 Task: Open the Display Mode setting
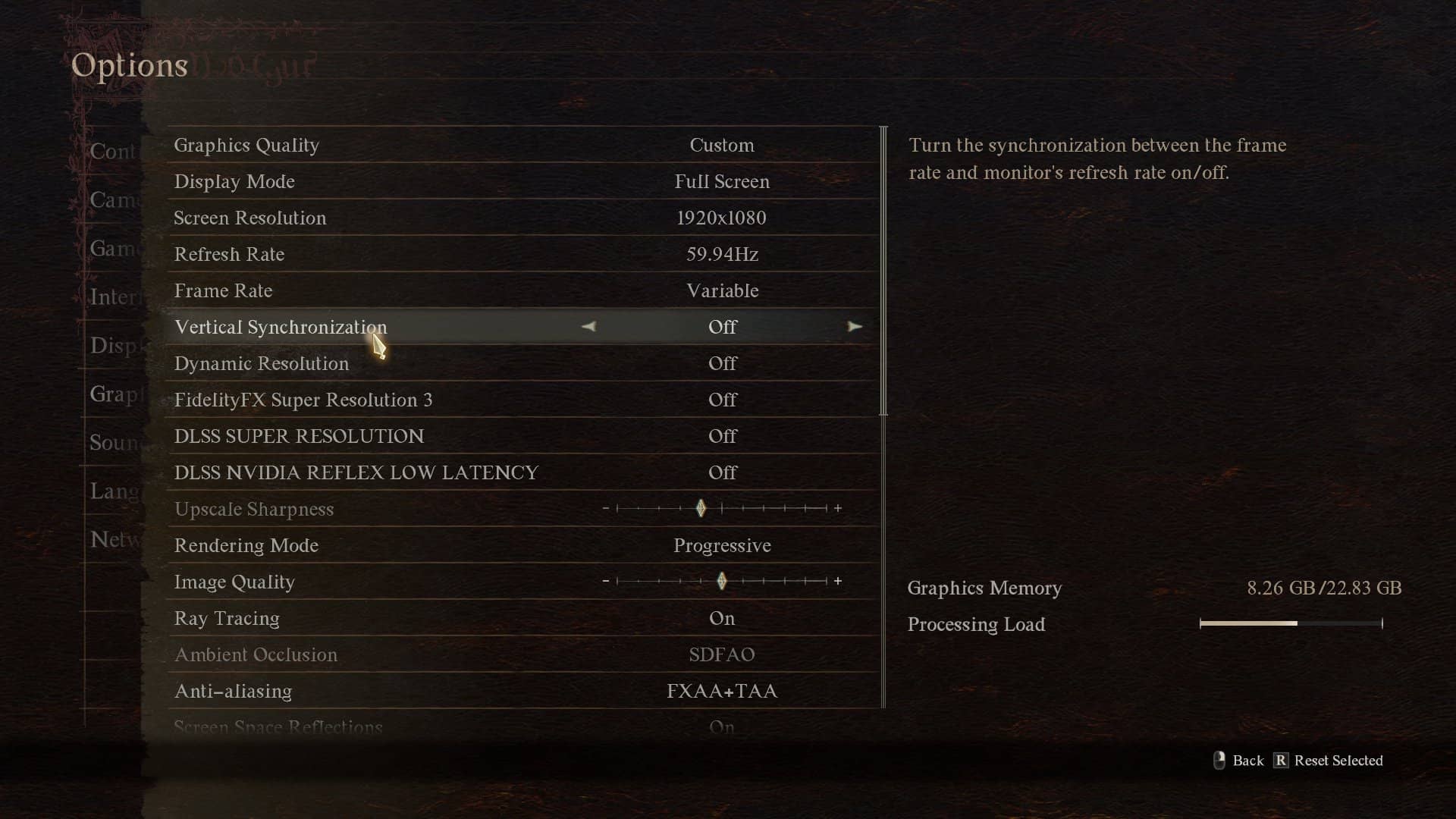click(523, 181)
